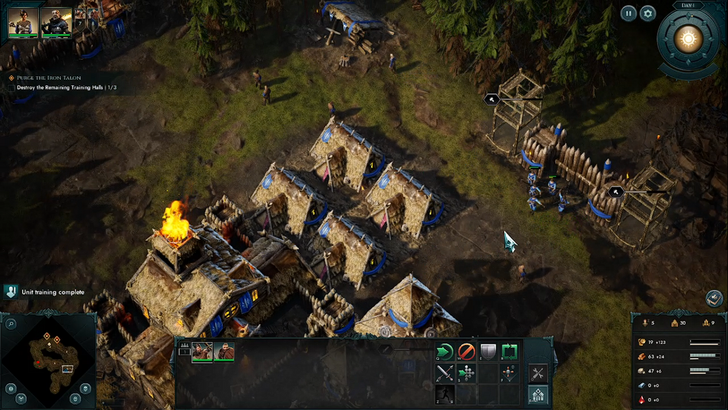This screenshot has width=728, height=410.
Task: Pause the game with the pause button
Action: coord(628,13)
